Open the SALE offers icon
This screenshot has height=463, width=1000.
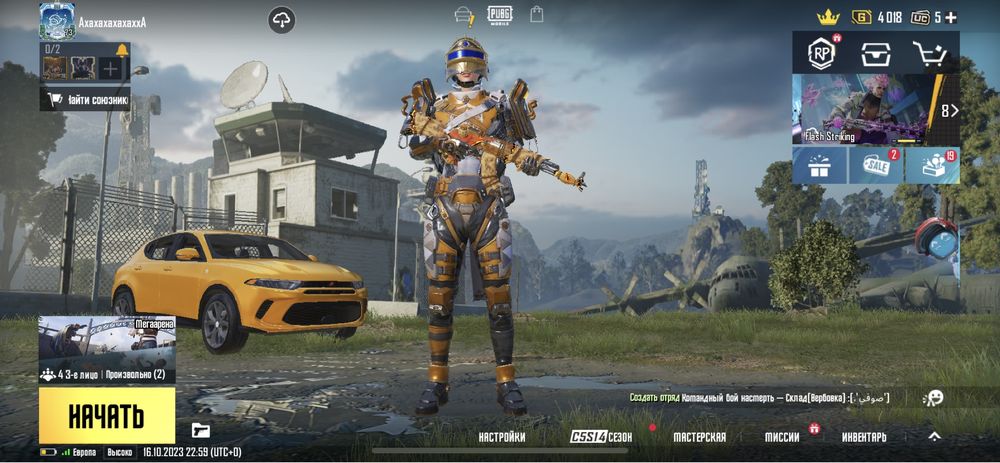[876, 166]
